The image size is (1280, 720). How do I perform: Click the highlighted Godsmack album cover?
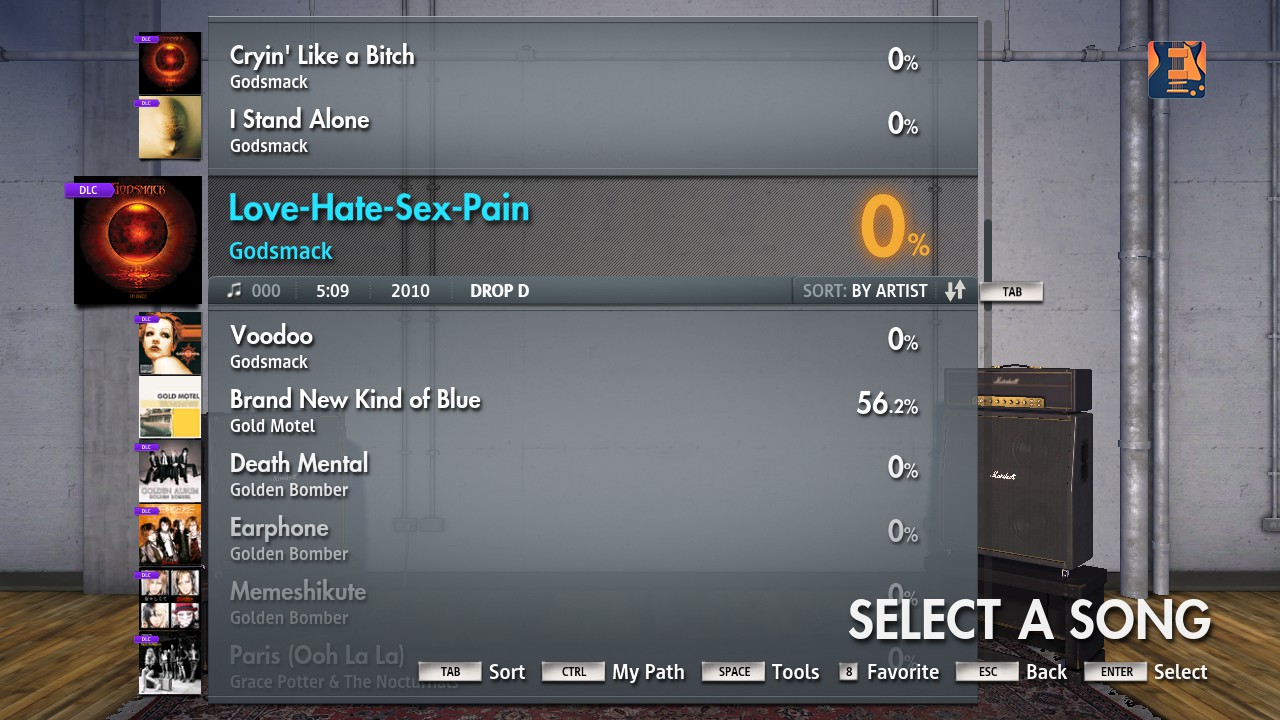coord(137,240)
